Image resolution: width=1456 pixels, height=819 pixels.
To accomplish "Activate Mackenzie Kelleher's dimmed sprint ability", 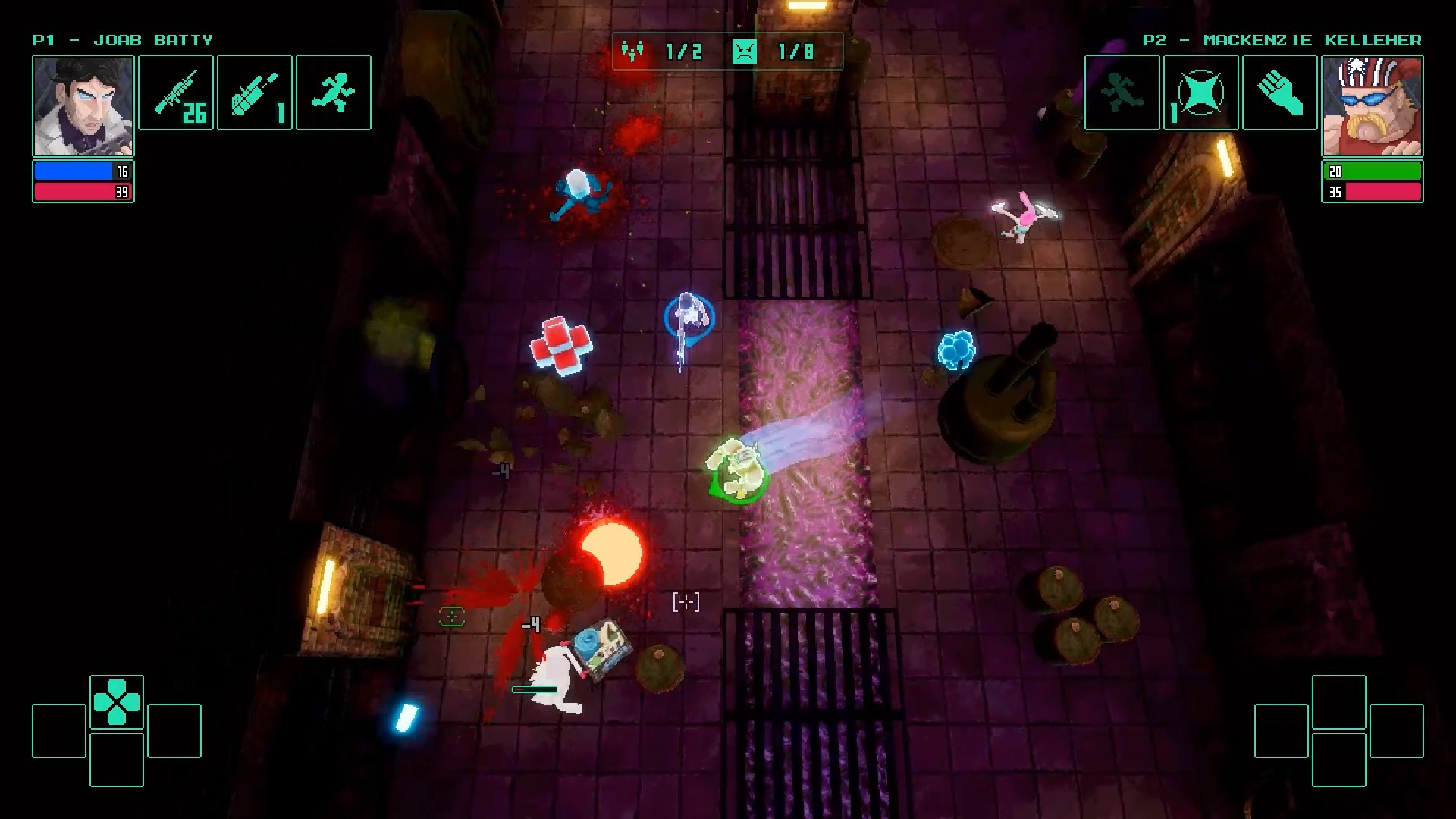I will 1122,93.
